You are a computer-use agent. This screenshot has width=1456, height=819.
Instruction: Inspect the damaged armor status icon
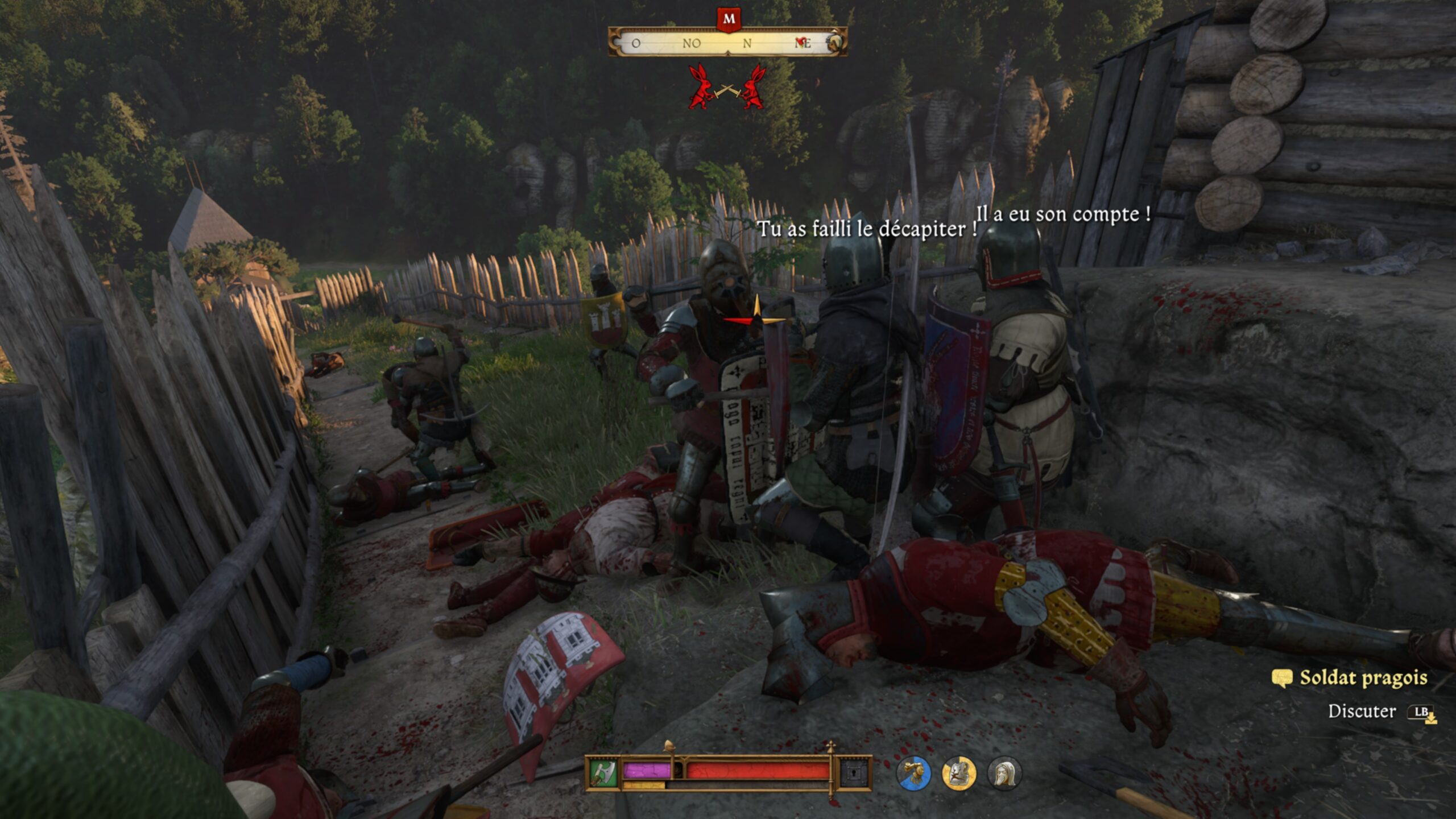pyautogui.click(x=959, y=773)
